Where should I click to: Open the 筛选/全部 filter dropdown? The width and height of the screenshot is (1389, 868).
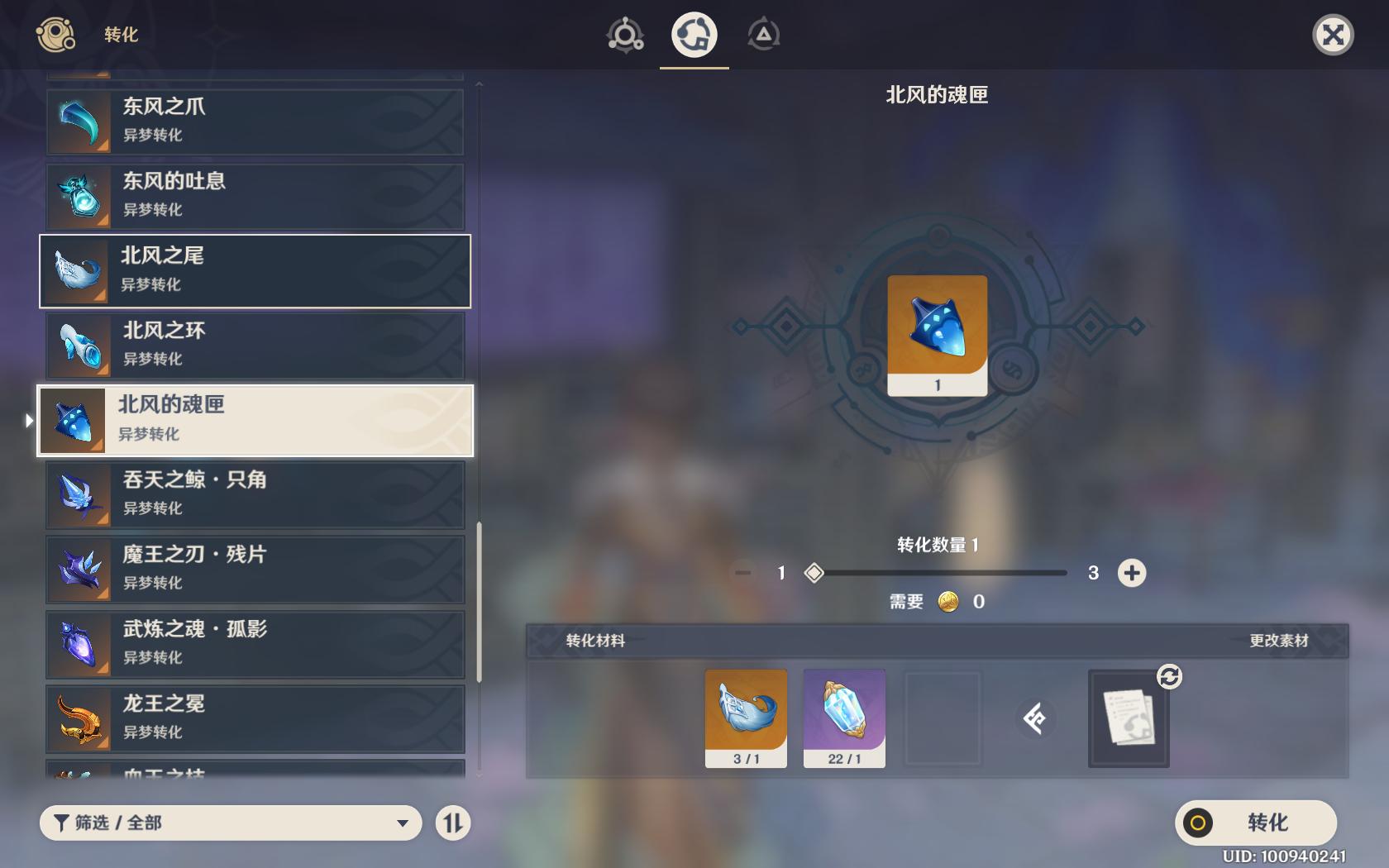[x=230, y=823]
